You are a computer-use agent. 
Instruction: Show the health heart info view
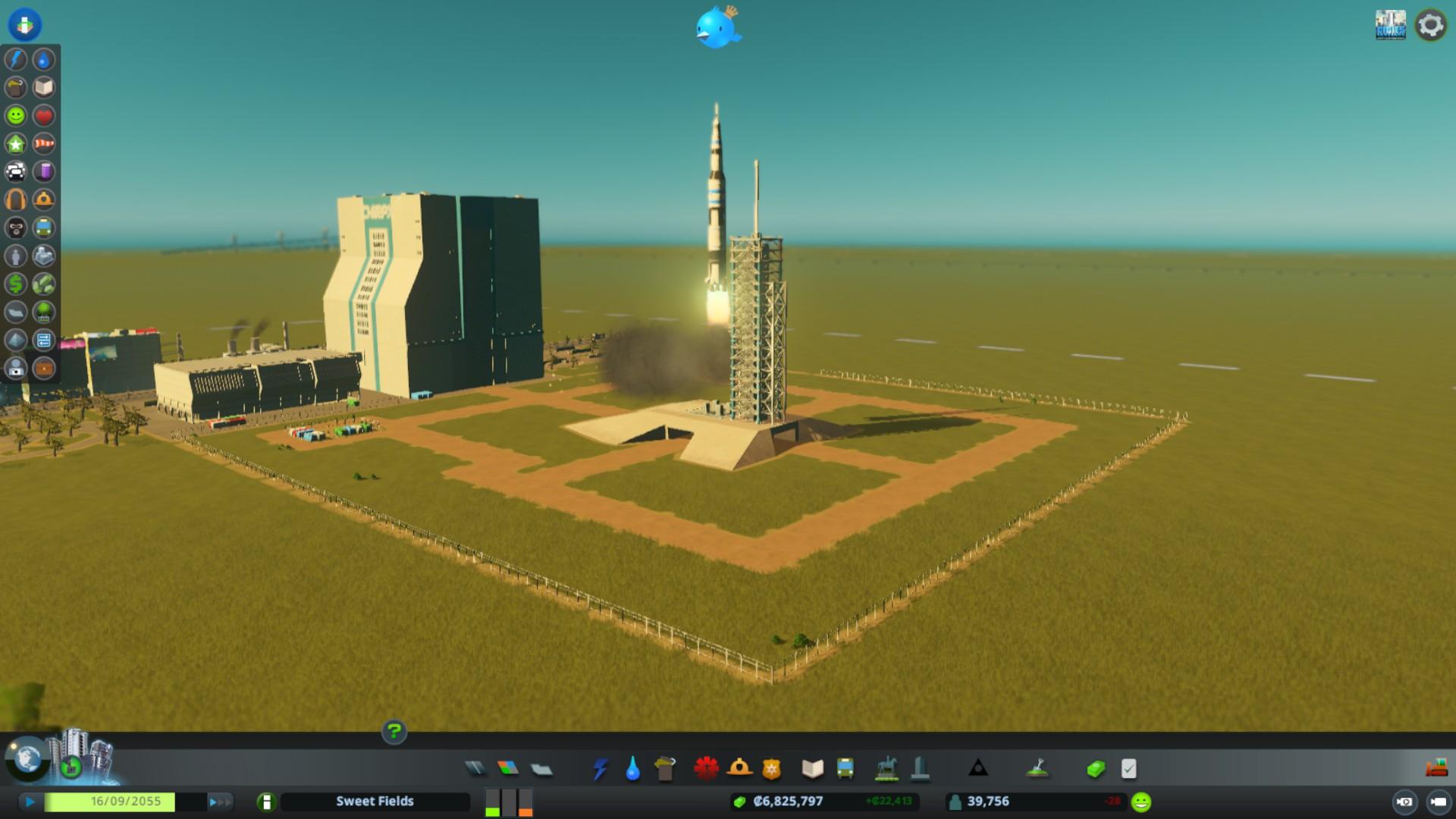pyautogui.click(x=44, y=115)
